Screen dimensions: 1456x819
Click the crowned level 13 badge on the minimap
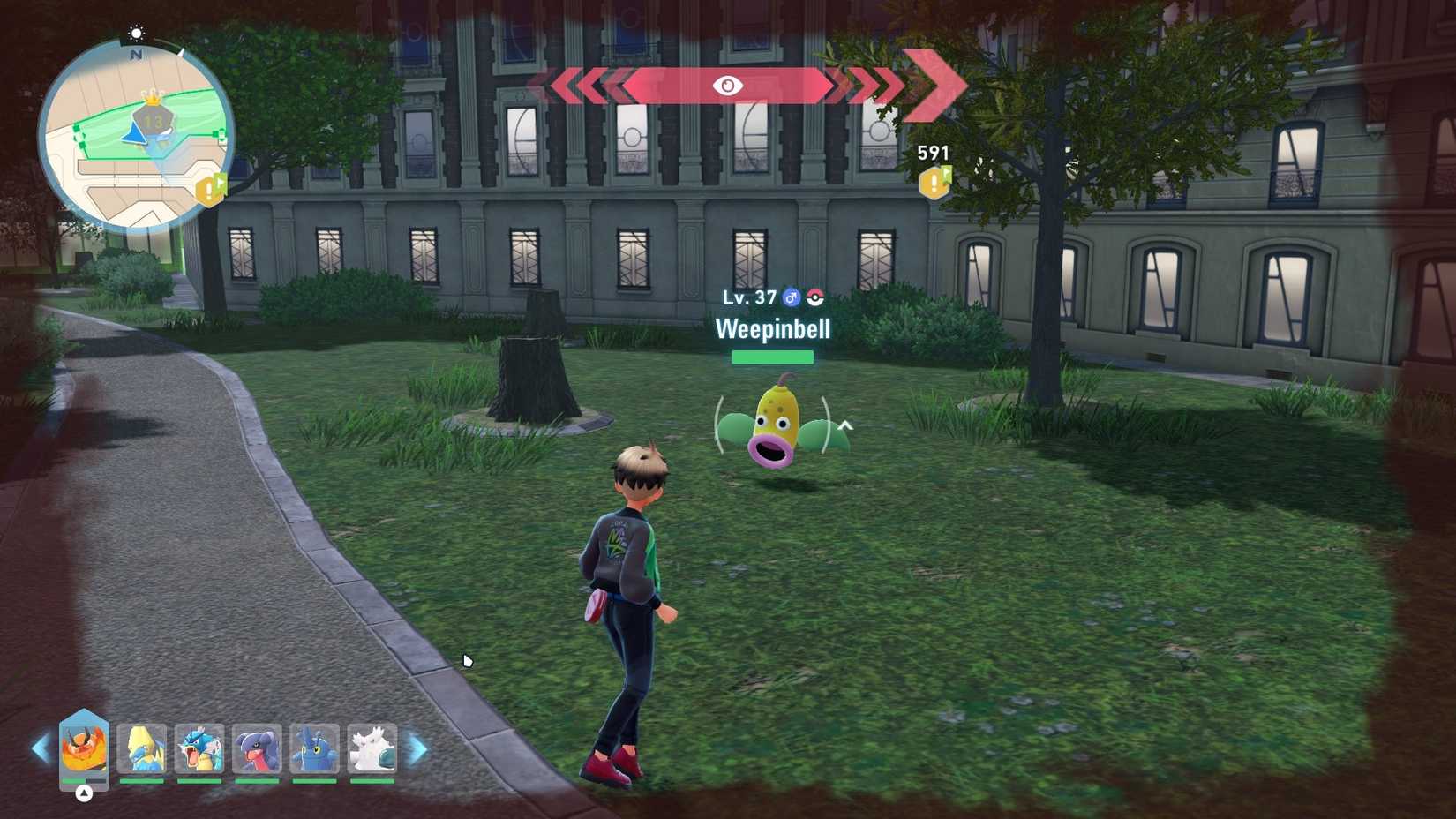click(x=152, y=116)
